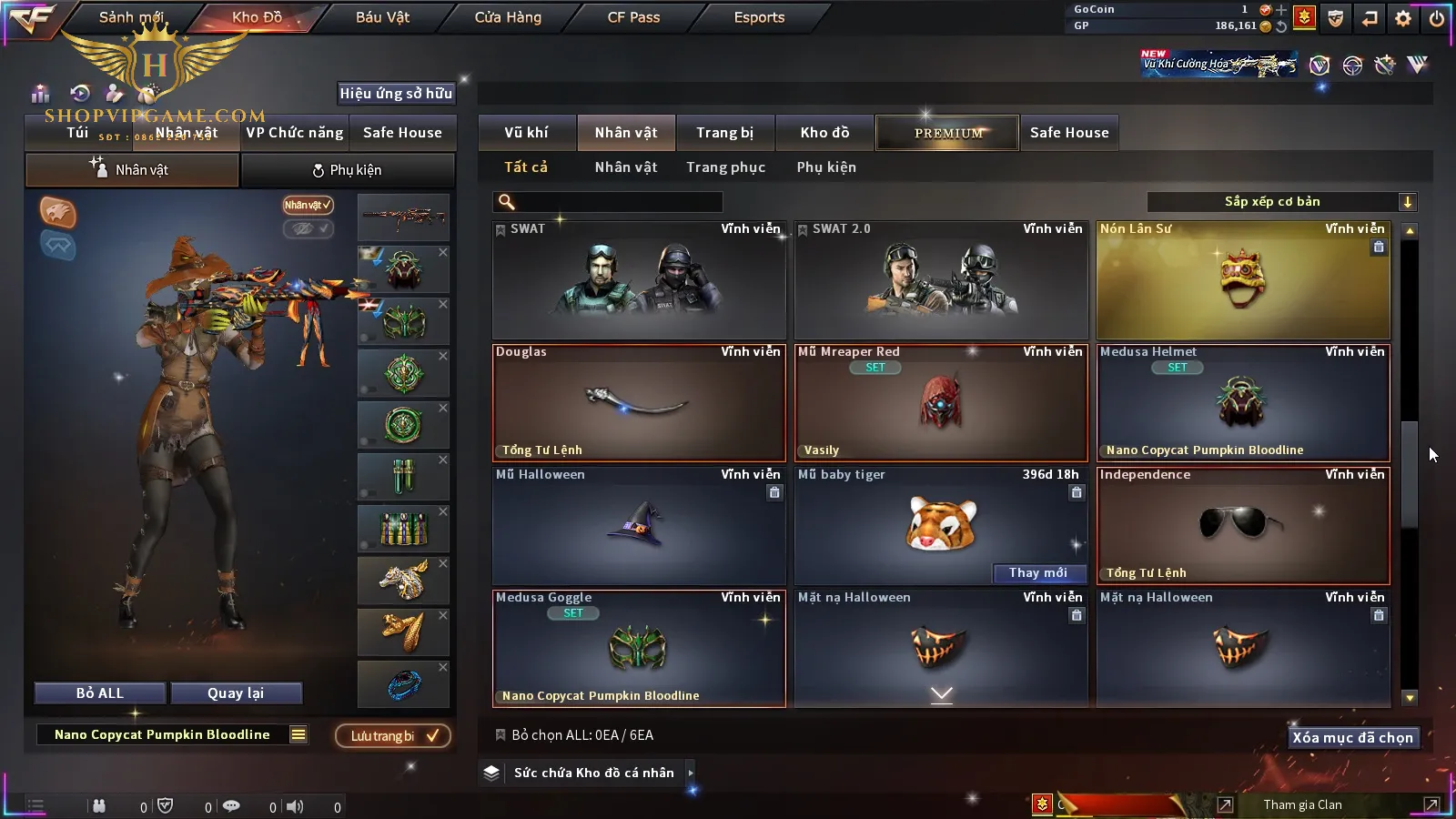Click the Bỏ ALL button
The image size is (1456, 819).
click(x=100, y=693)
